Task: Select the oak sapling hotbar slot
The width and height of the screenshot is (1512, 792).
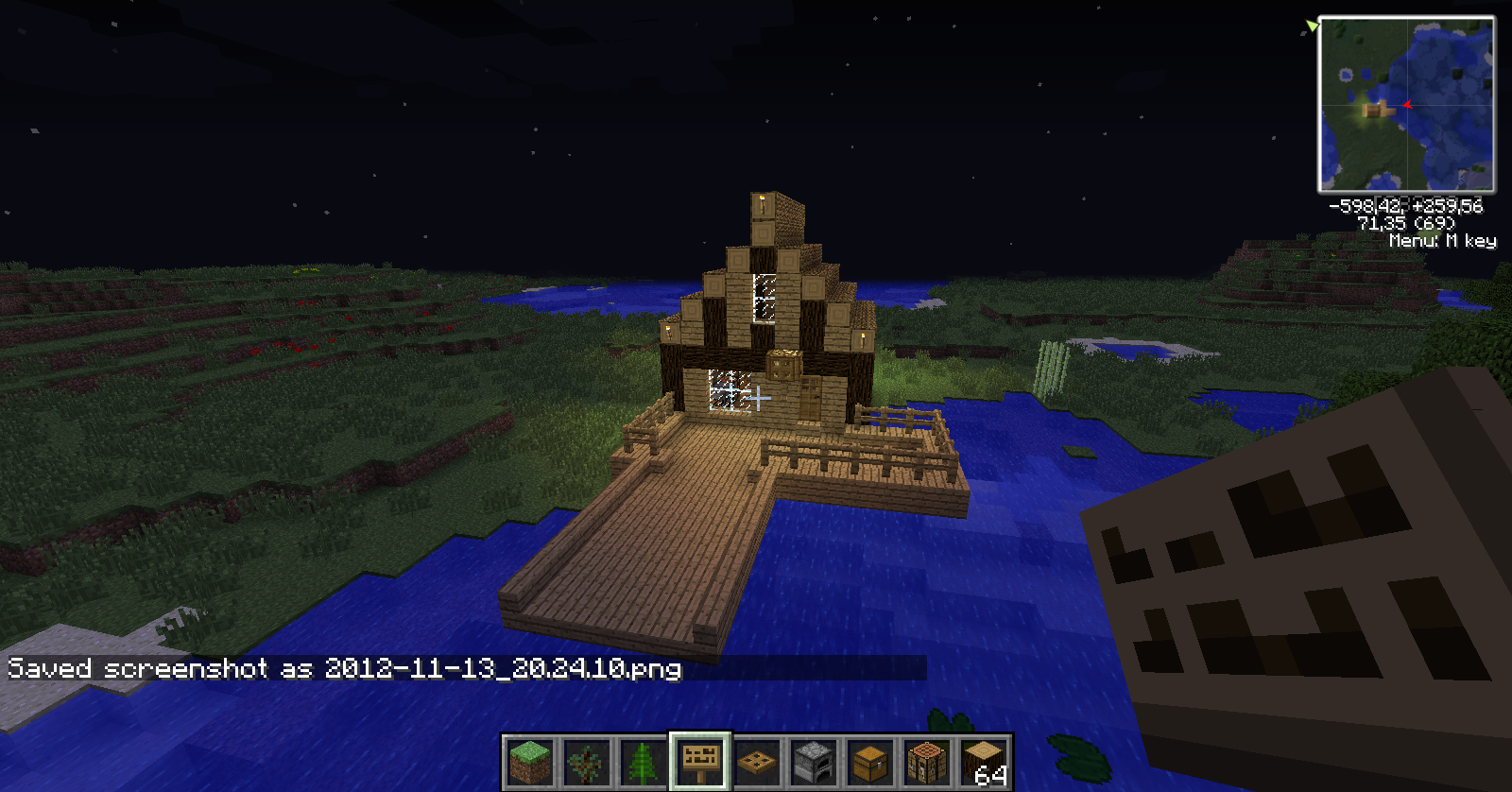Action: pos(586,762)
